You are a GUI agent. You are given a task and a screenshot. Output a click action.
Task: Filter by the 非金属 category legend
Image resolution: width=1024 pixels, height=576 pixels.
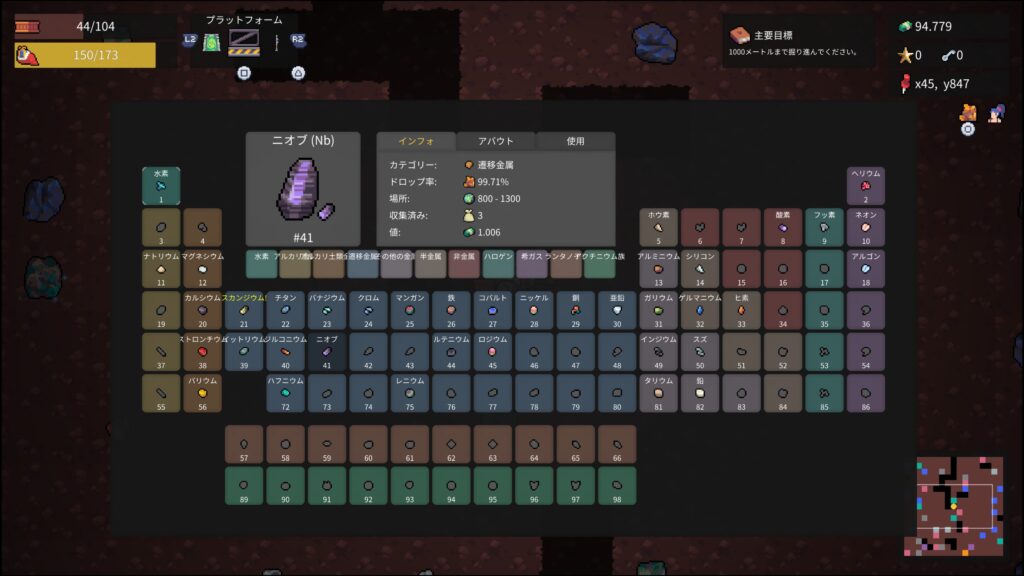(x=464, y=264)
